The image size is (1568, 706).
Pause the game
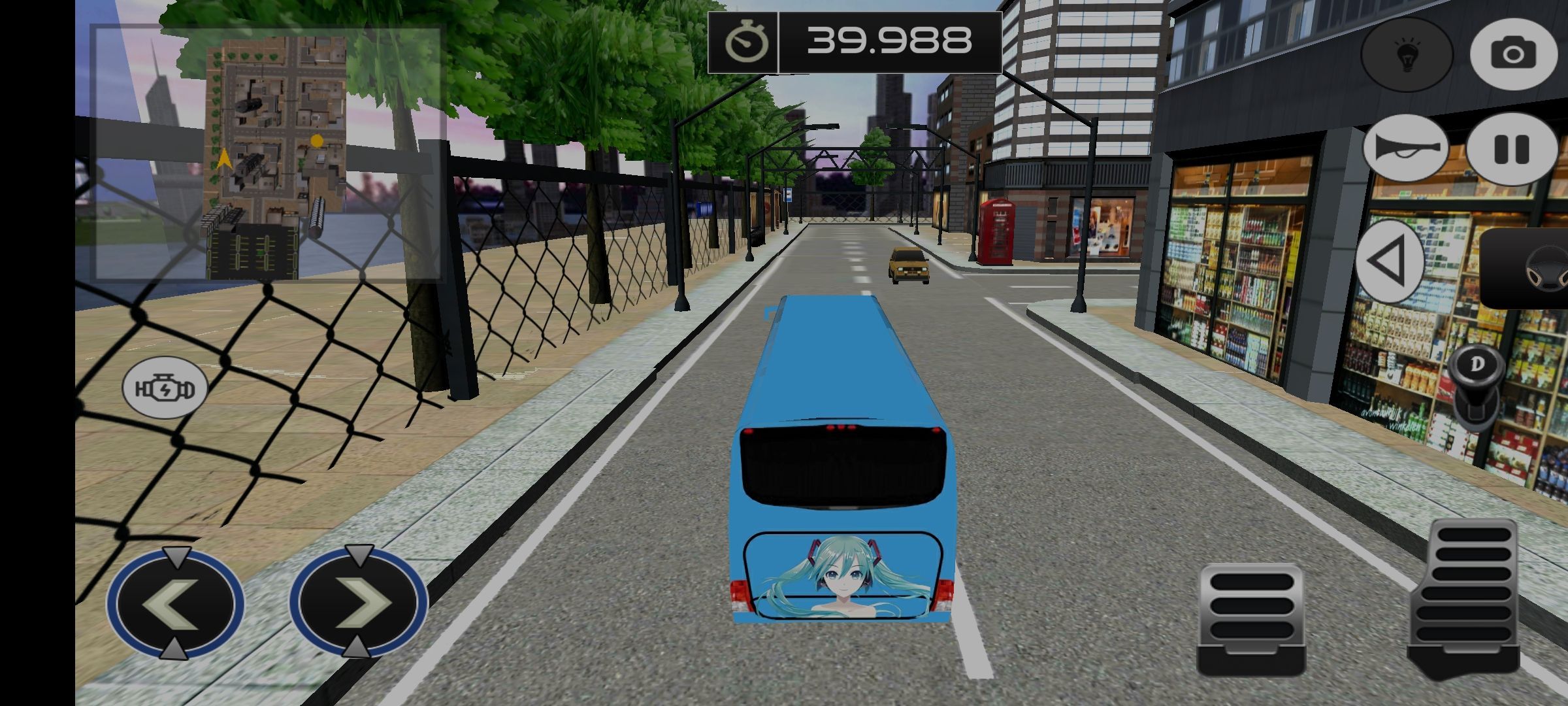(1511, 149)
